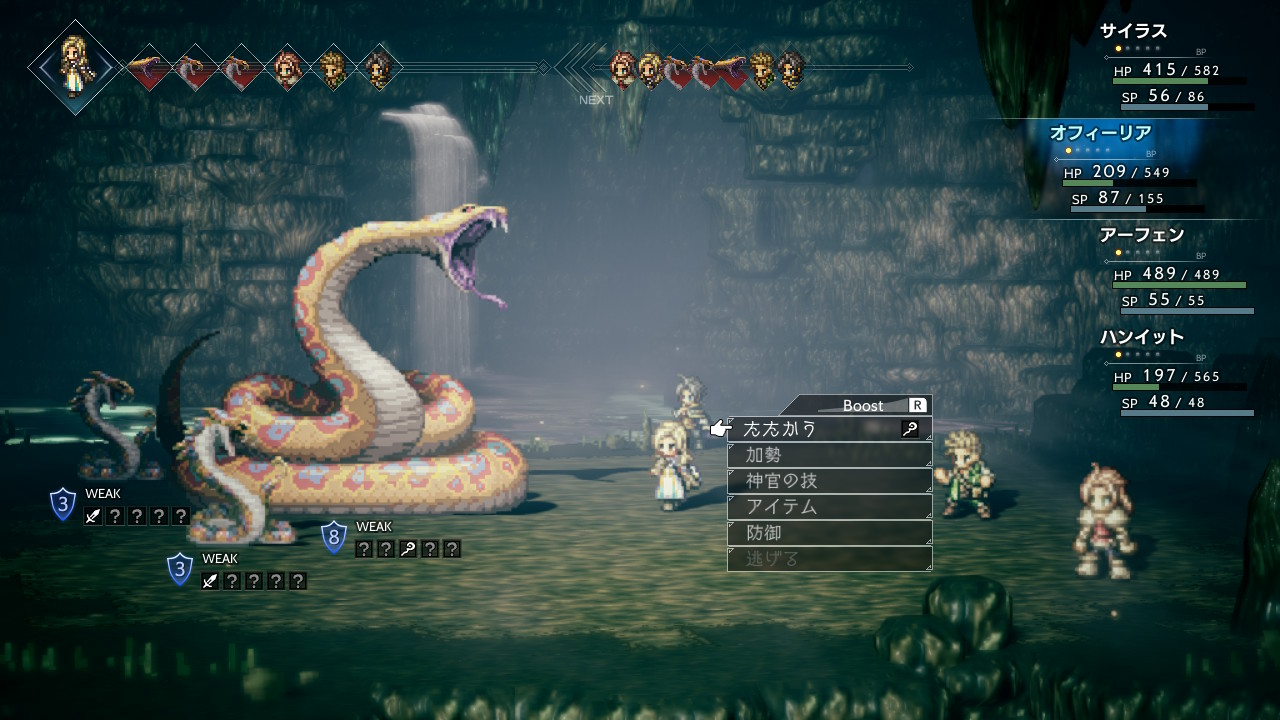The width and height of the screenshot is (1280, 720).
Task: Select サイラス in the party panel
Action: tap(1134, 31)
